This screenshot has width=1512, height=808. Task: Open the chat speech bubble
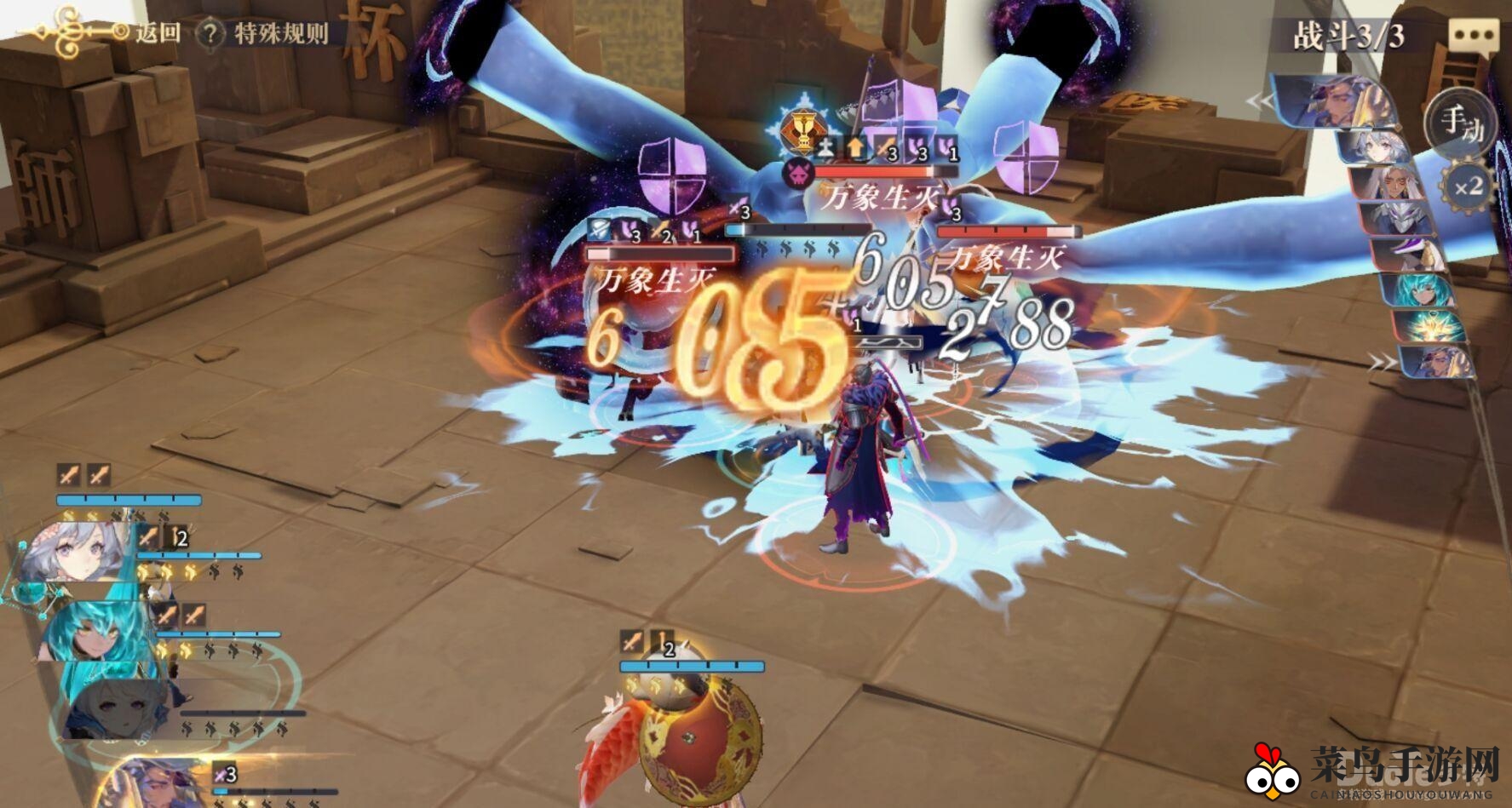point(1473,37)
